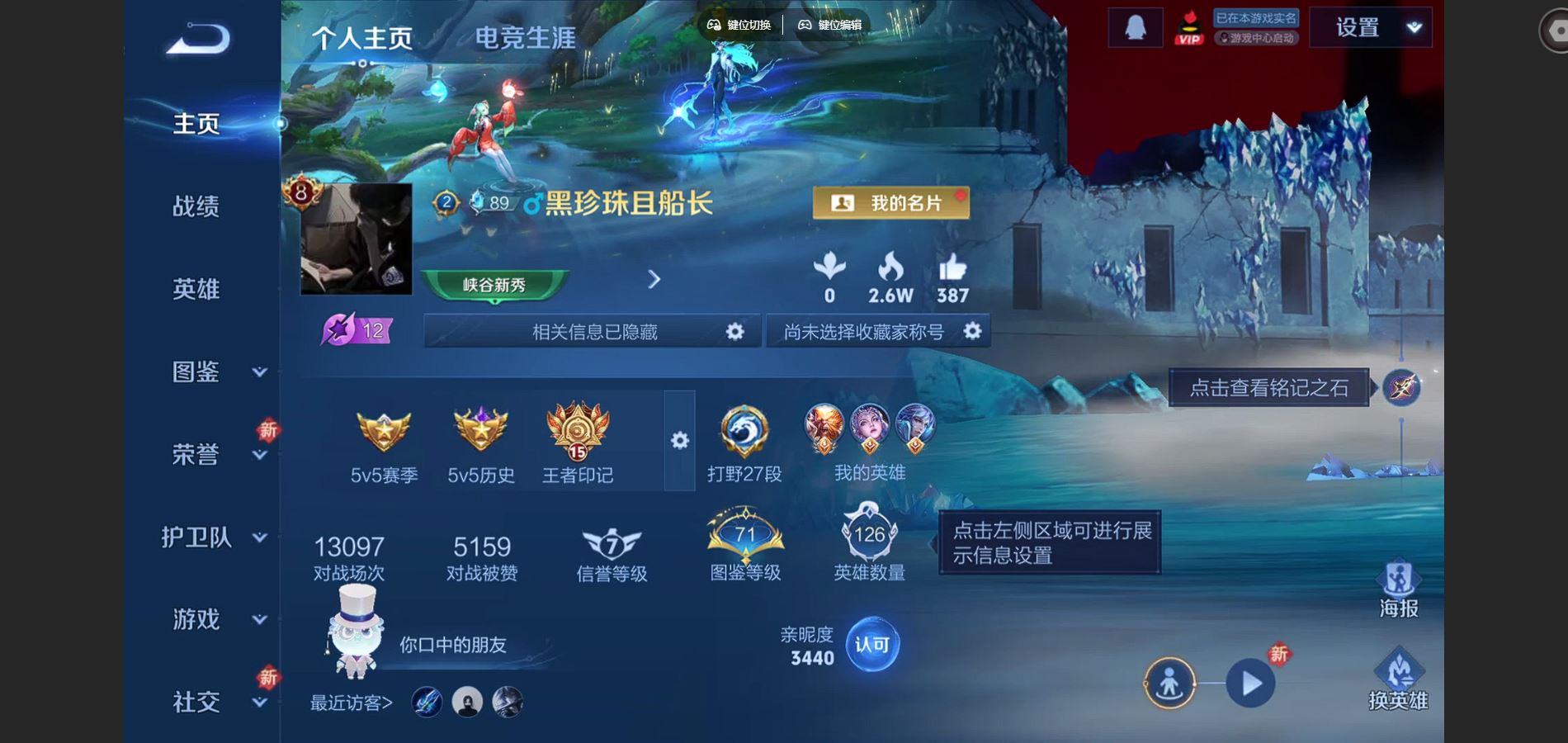Select 战绩 in the left sidebar
Viewport: 1568px width, 743px height.
pyautogui.click(x=197, y=206)
